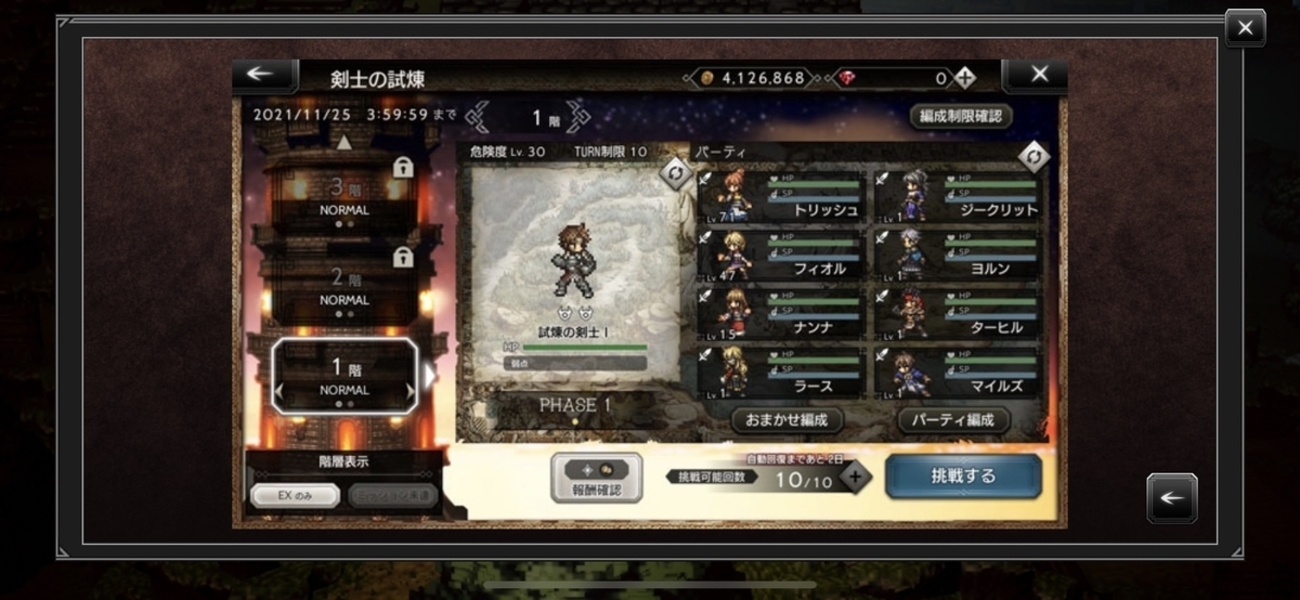Image resolution: width=1300 pixels, height=600 pixels.
Task: Open the パーティ編成 party editor
Action: click(953, 419)
